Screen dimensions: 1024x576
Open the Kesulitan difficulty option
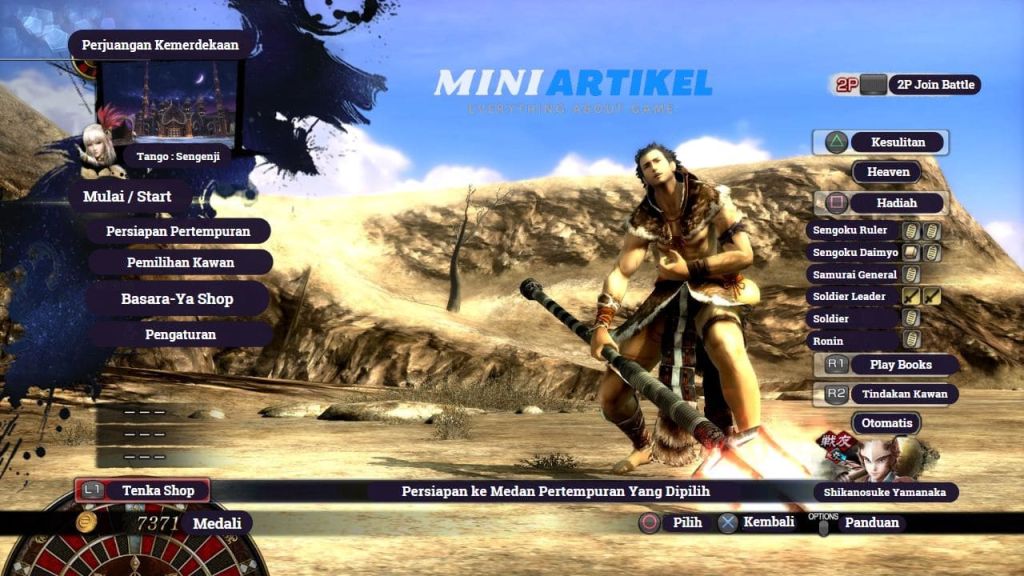pyautogui.click(x=885, y=142)
